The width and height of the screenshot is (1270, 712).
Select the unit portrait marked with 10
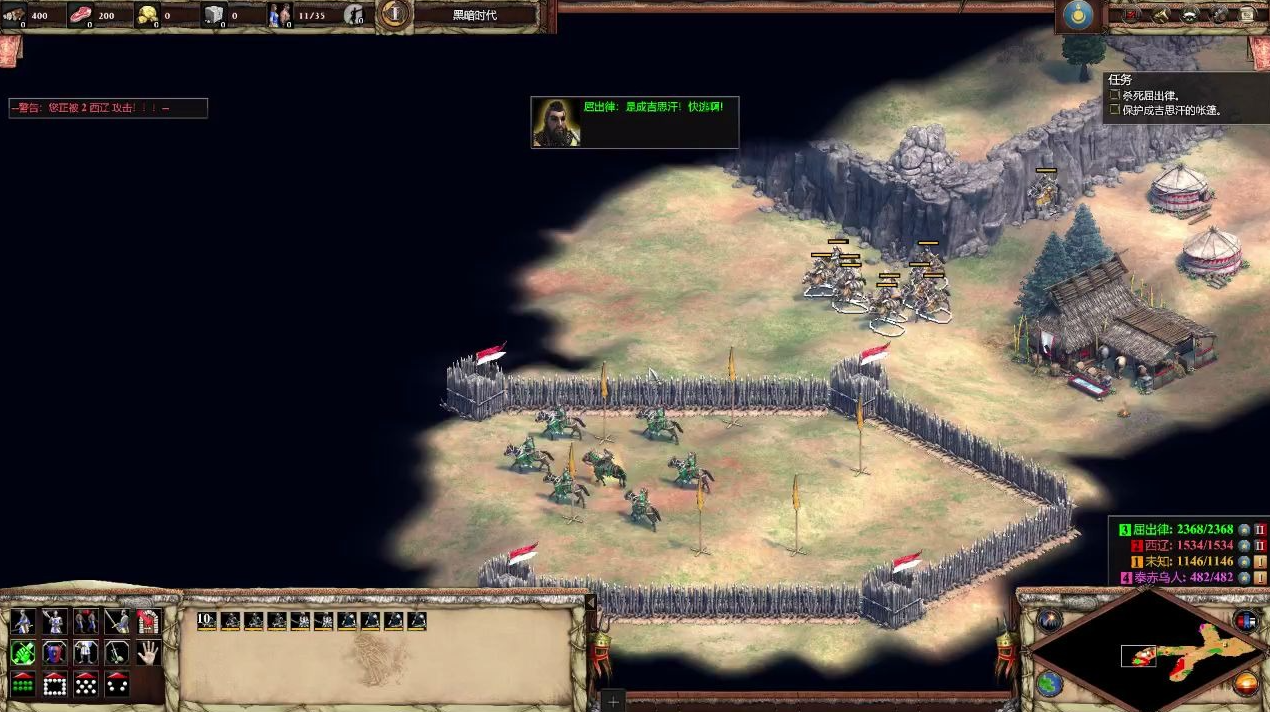(x=207, y=621)
